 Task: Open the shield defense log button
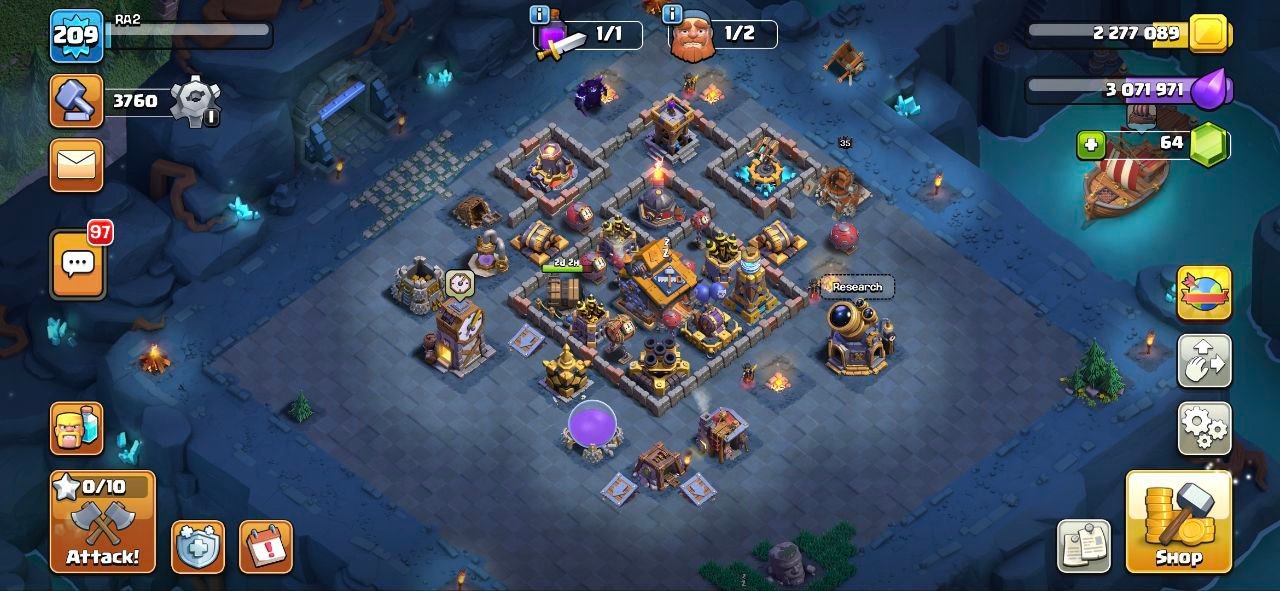(197, 546)
